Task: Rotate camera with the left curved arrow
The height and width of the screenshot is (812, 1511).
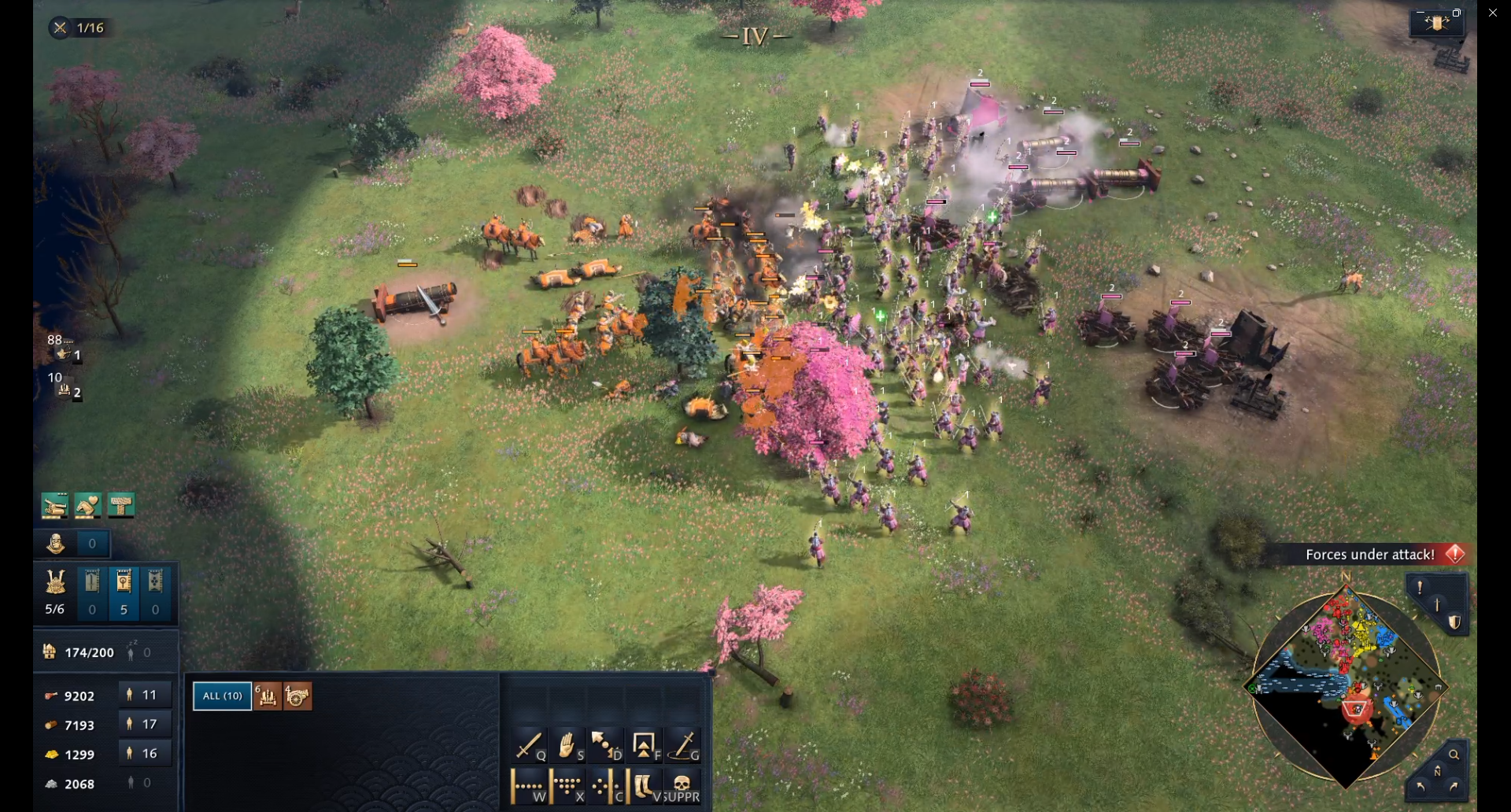Action: 1420,786
